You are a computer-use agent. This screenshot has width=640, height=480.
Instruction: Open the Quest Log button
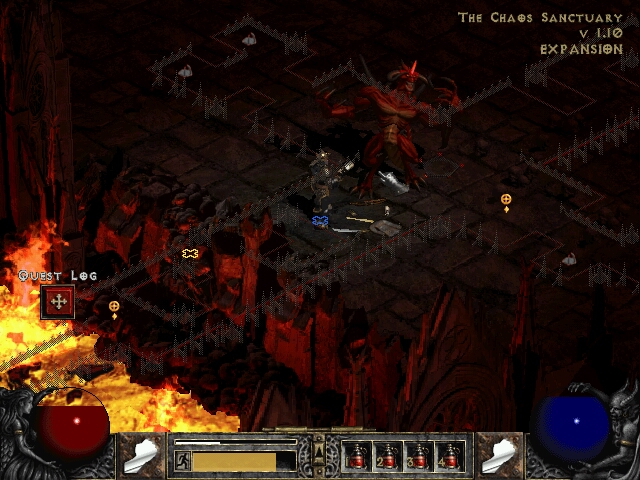tap(58, 301)
